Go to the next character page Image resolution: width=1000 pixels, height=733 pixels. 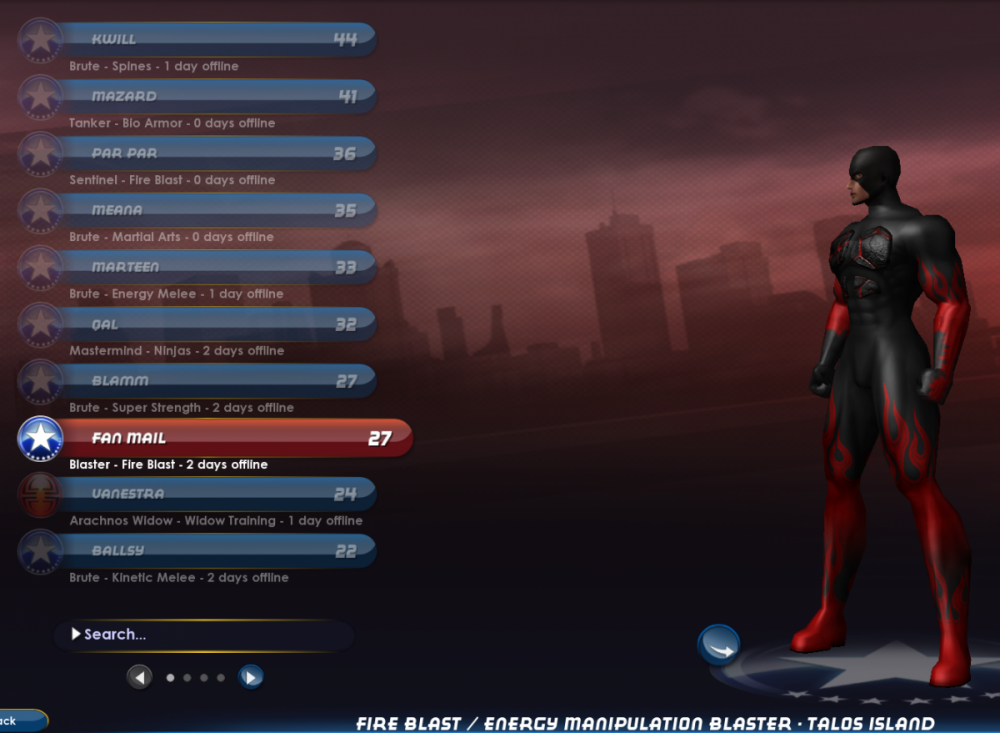250,678
